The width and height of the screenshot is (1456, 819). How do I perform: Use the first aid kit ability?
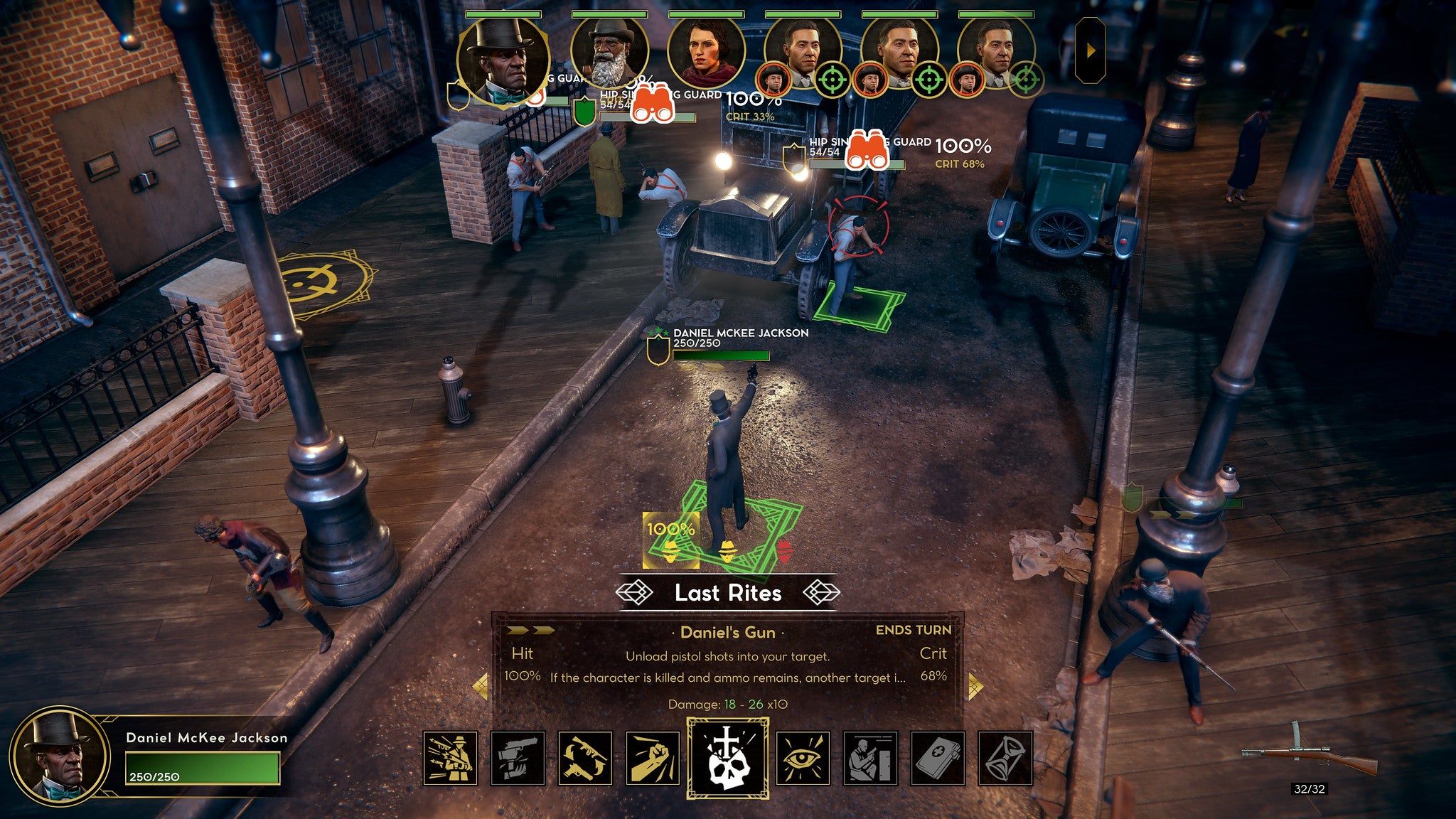point(938,759)
